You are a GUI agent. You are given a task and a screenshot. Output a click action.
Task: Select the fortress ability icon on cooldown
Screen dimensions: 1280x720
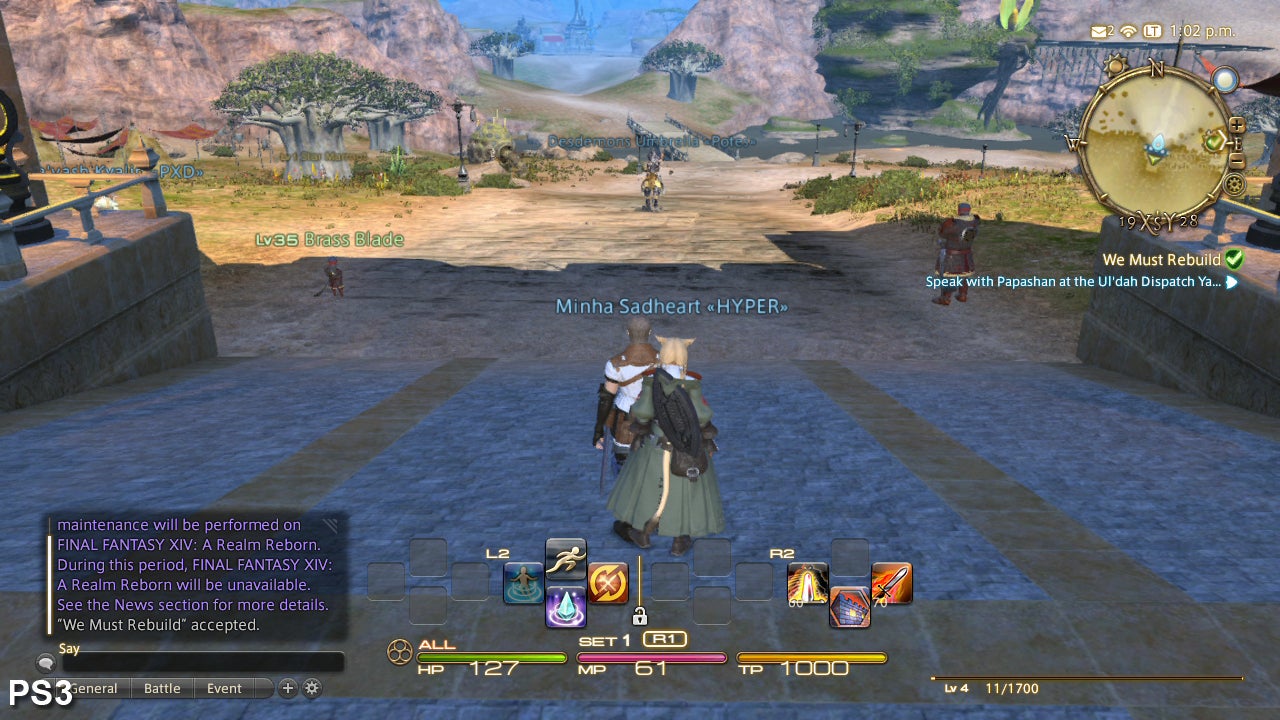(848, 606)
